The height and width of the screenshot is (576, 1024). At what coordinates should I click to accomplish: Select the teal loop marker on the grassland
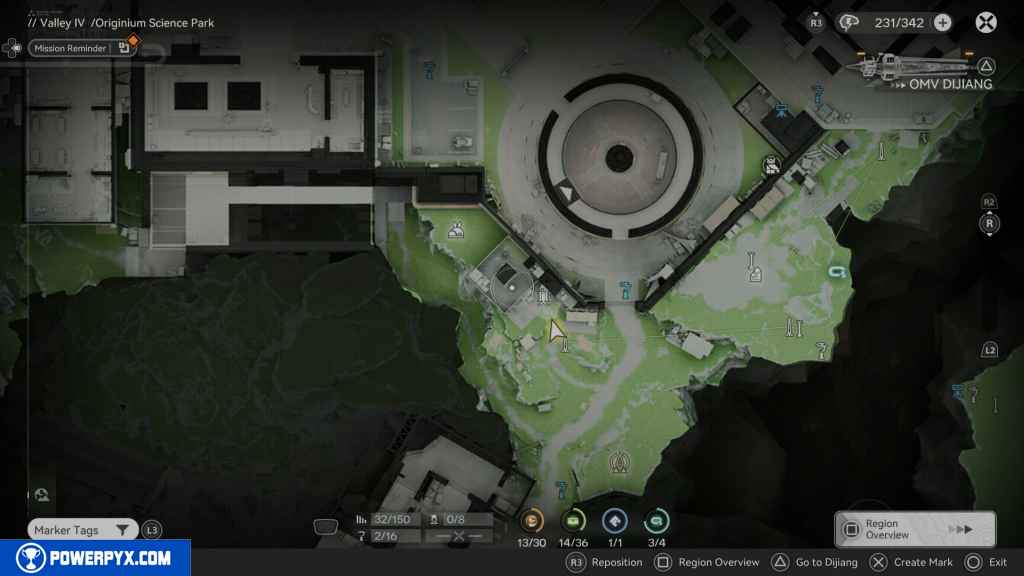[x=836, y=271]
